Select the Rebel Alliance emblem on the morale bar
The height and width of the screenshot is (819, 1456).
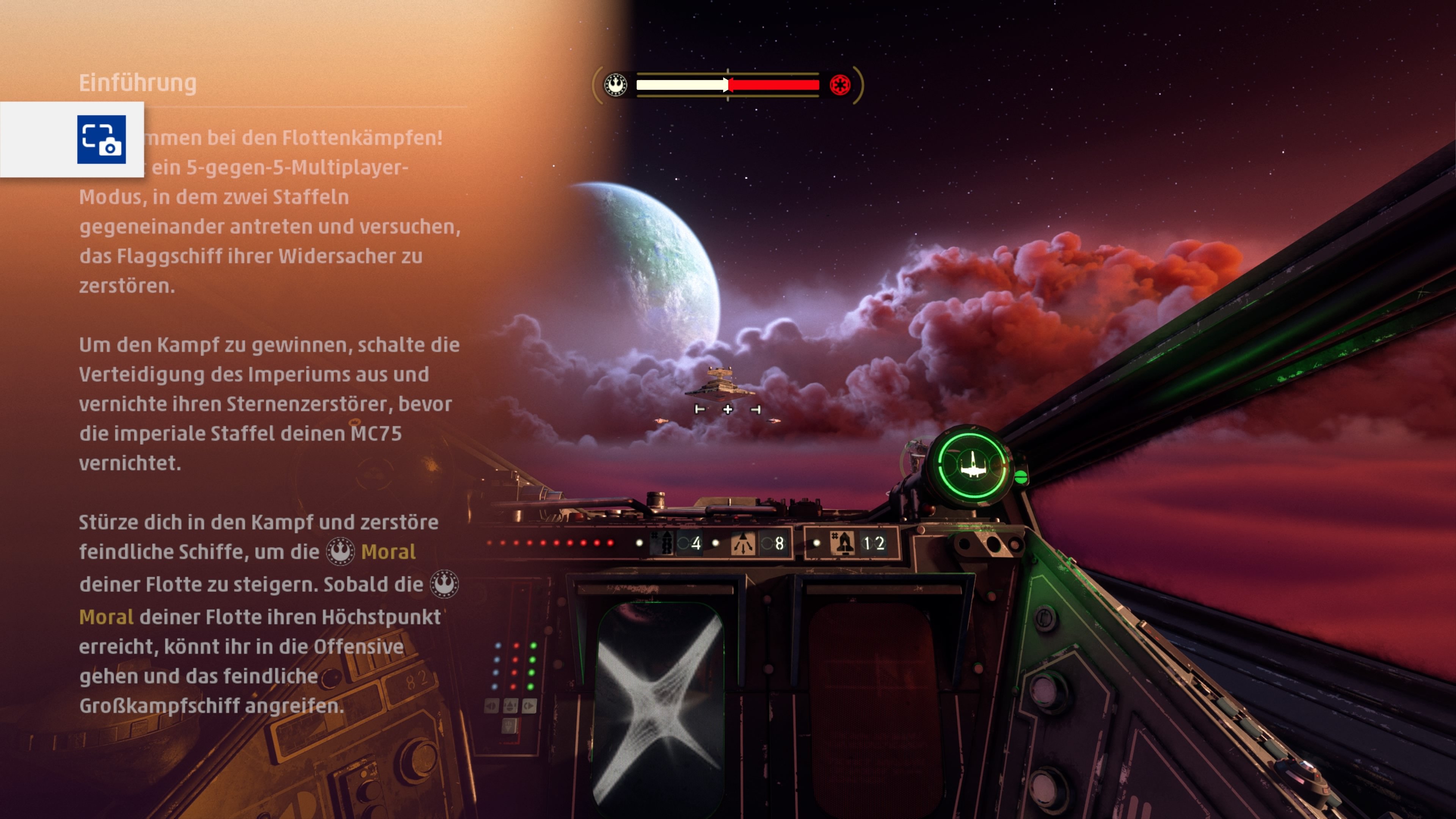coord(615,85)
